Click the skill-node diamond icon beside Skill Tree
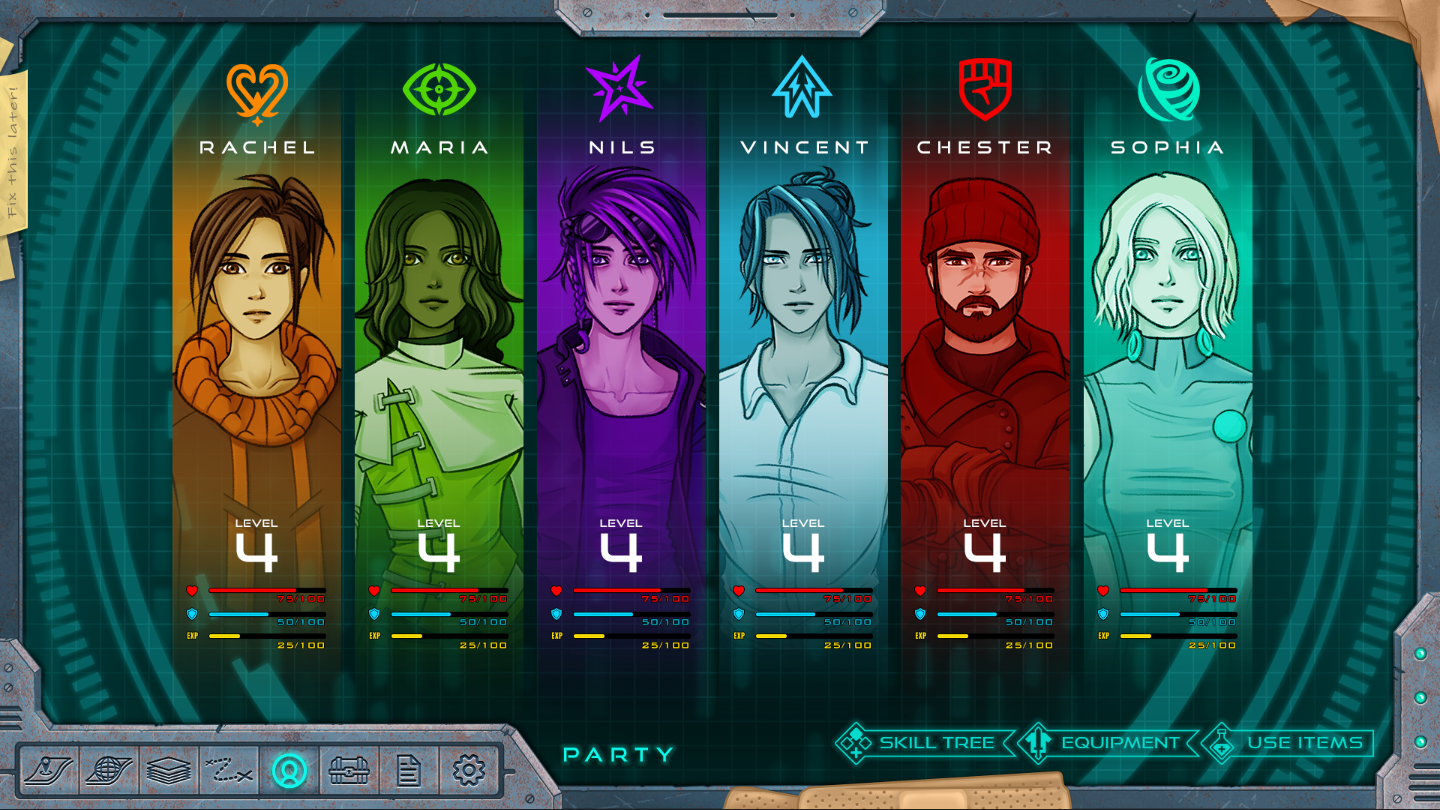Screen dimensions: 1440x810 click(855, 742)
